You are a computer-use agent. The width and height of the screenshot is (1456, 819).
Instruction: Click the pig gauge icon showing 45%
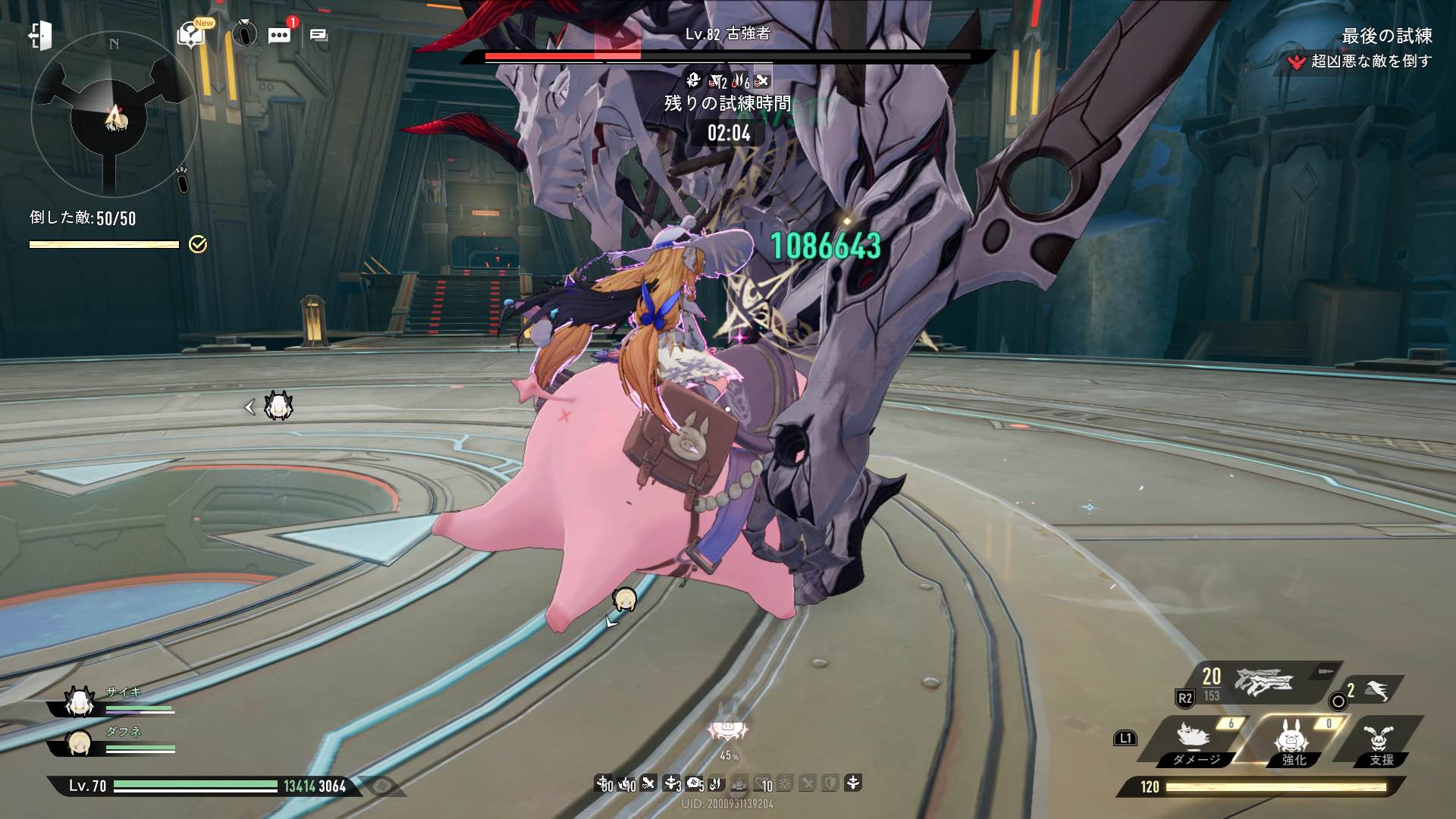point(728,732)
